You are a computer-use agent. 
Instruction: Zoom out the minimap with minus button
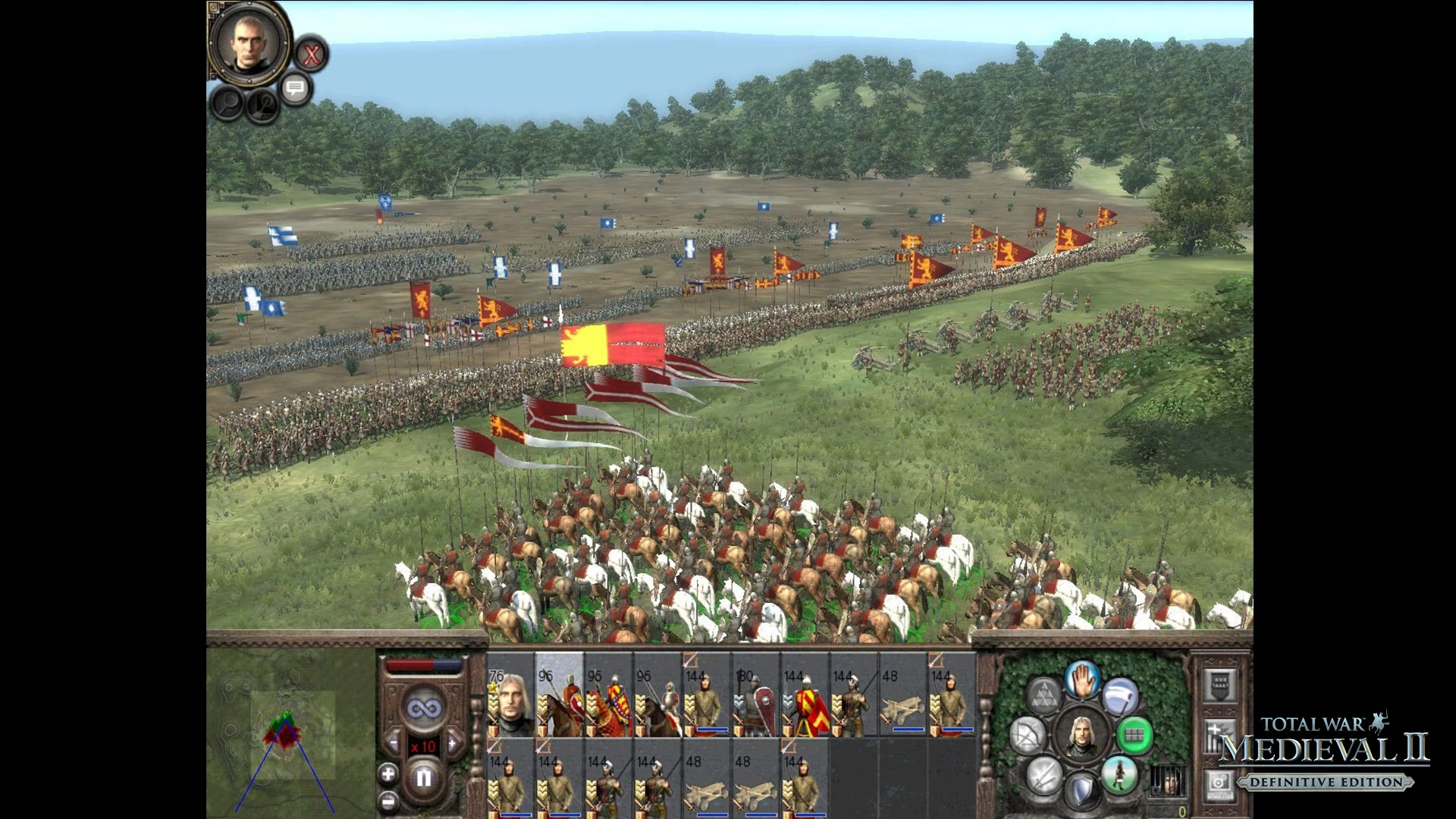(x=388, y=801)
